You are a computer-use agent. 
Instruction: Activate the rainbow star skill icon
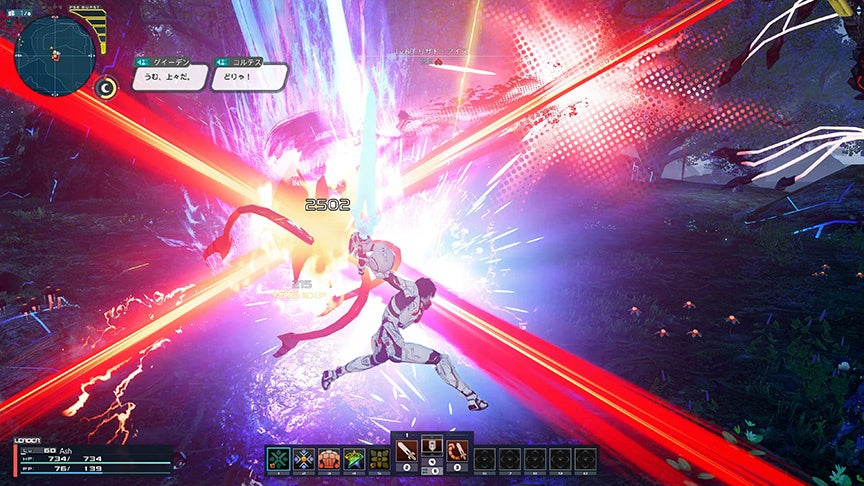(354, 459)
